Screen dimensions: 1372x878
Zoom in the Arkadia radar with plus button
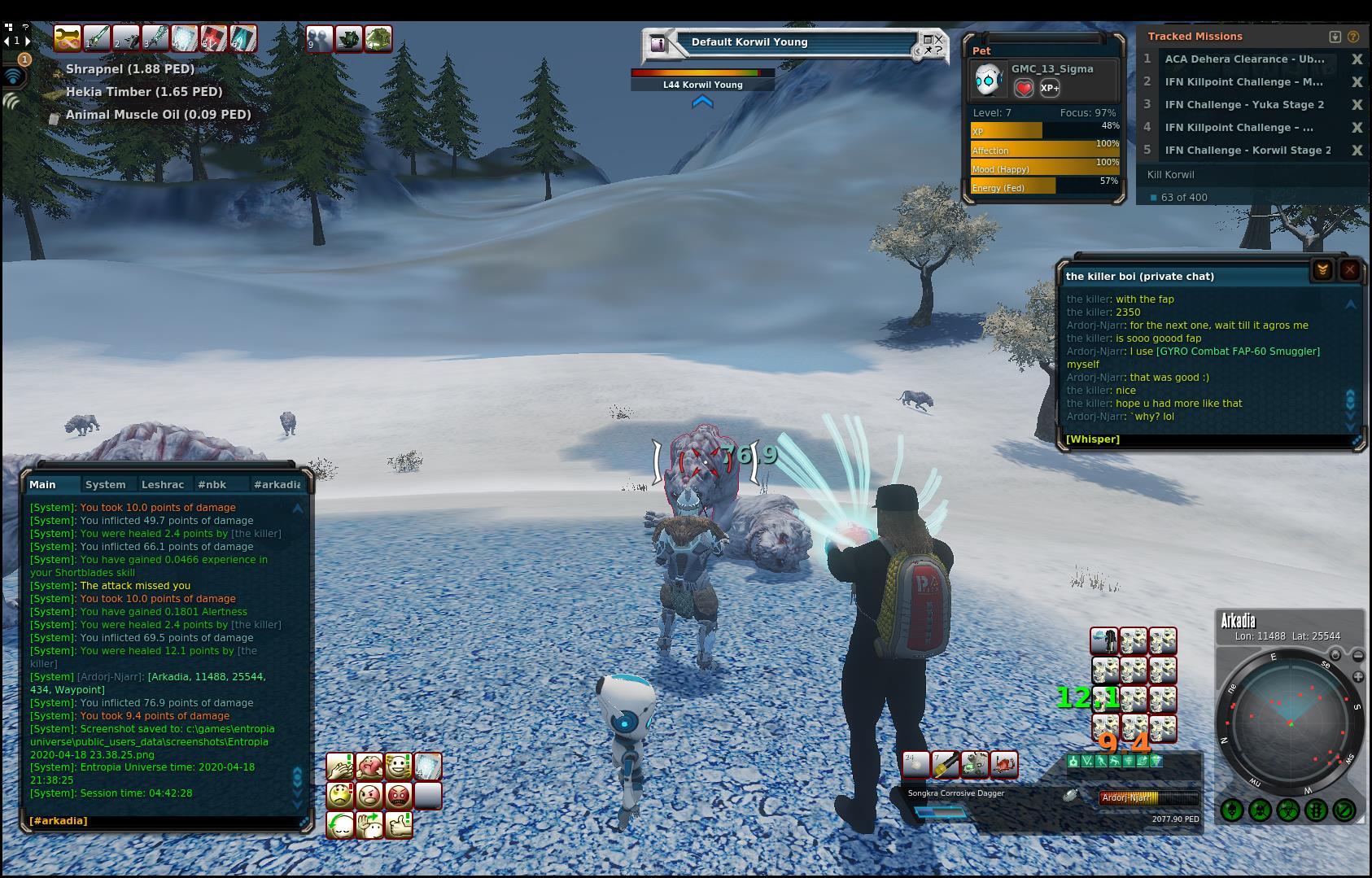click(x=1358, y=677)
